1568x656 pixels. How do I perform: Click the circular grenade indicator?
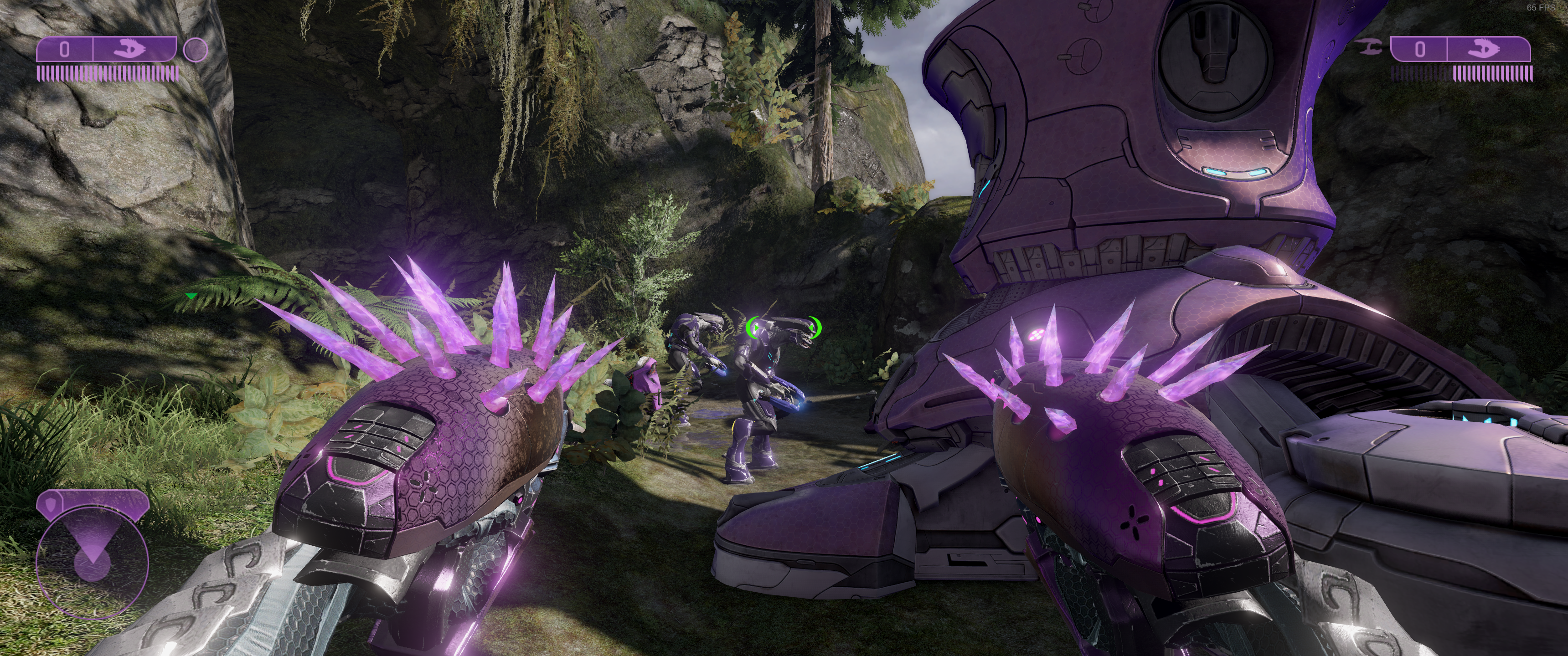[x=196, y=49]
